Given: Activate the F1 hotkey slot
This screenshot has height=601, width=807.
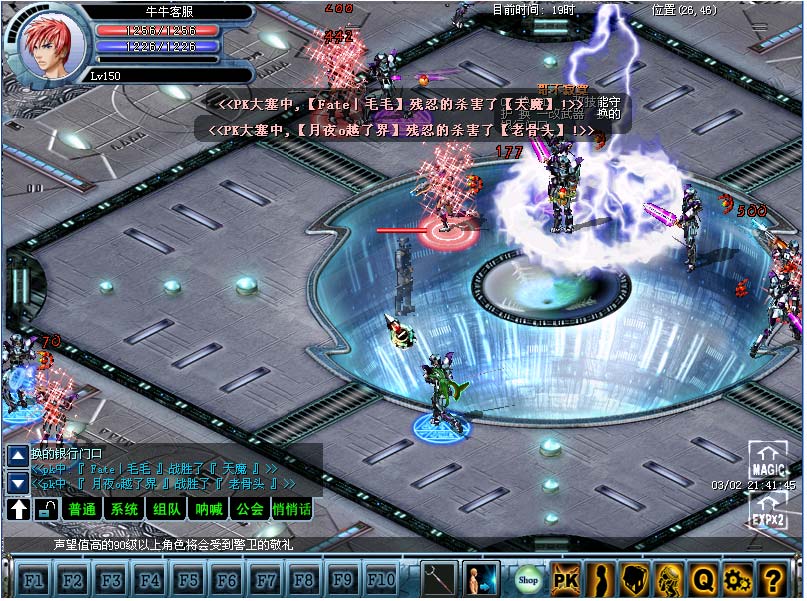Looking at the screenshot, I should point(34,579).
